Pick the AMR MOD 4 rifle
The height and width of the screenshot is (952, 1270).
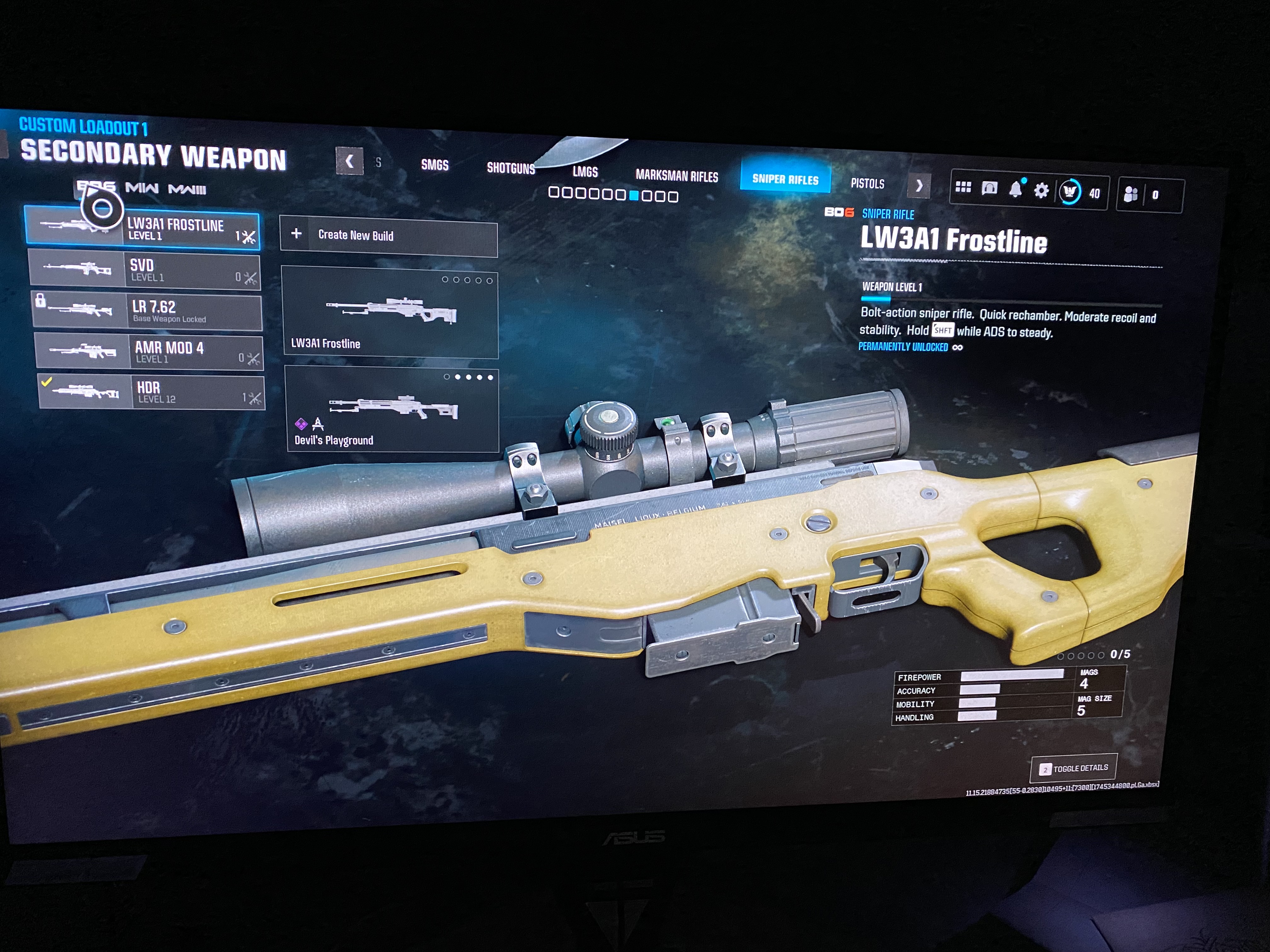click(149, 352)
